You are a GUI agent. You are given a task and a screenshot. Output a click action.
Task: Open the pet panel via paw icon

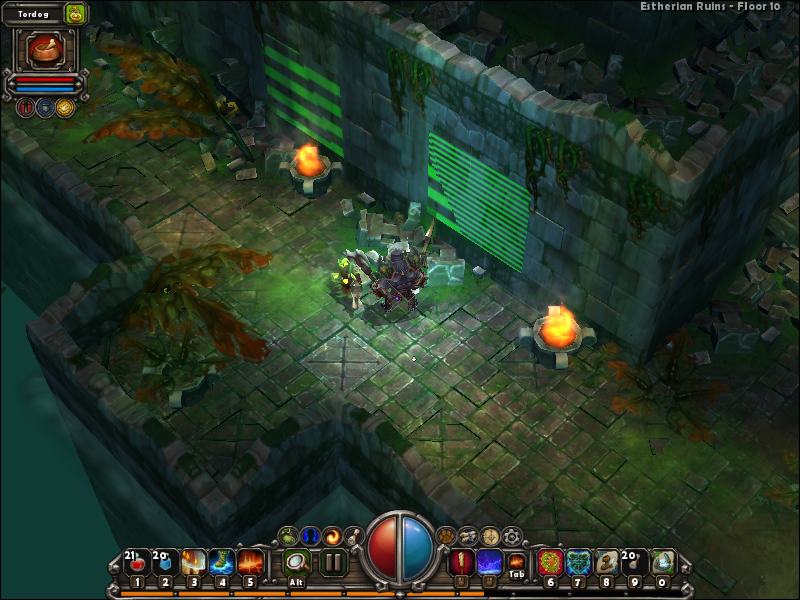[x=445, y=536]
